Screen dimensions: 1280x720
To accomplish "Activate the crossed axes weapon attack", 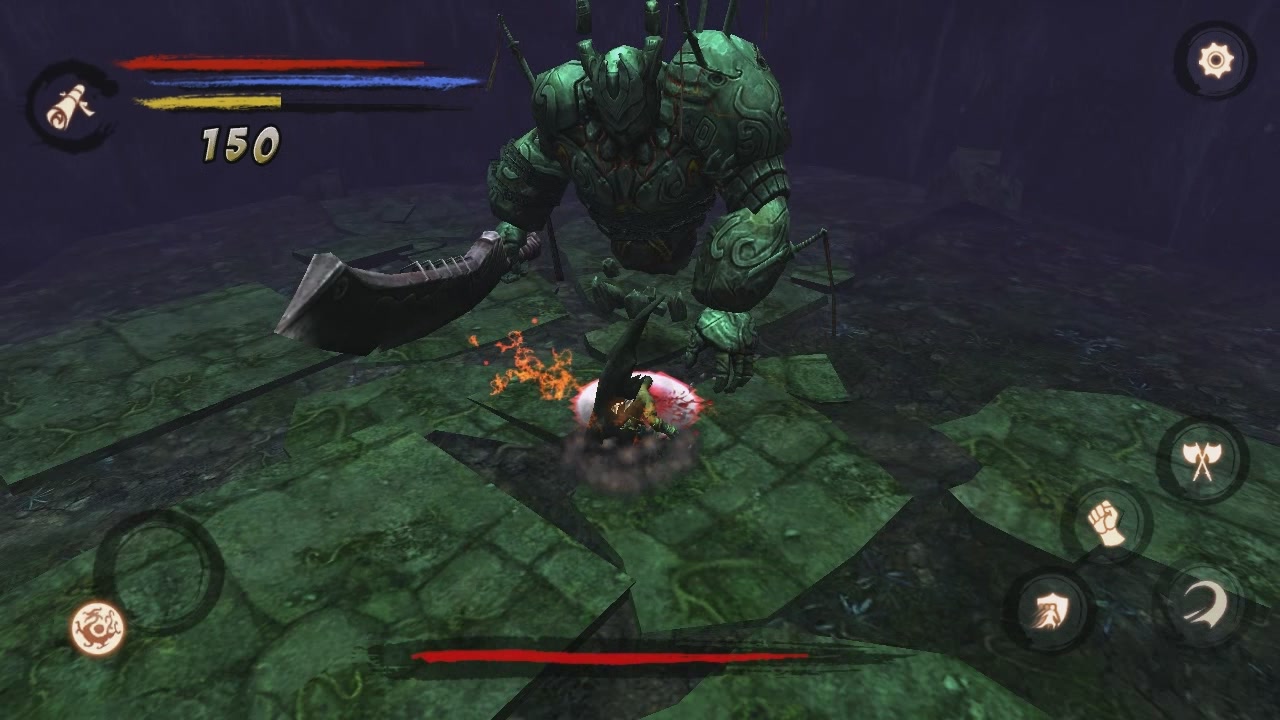I will pyautogui.click(x=1202, y=460).
